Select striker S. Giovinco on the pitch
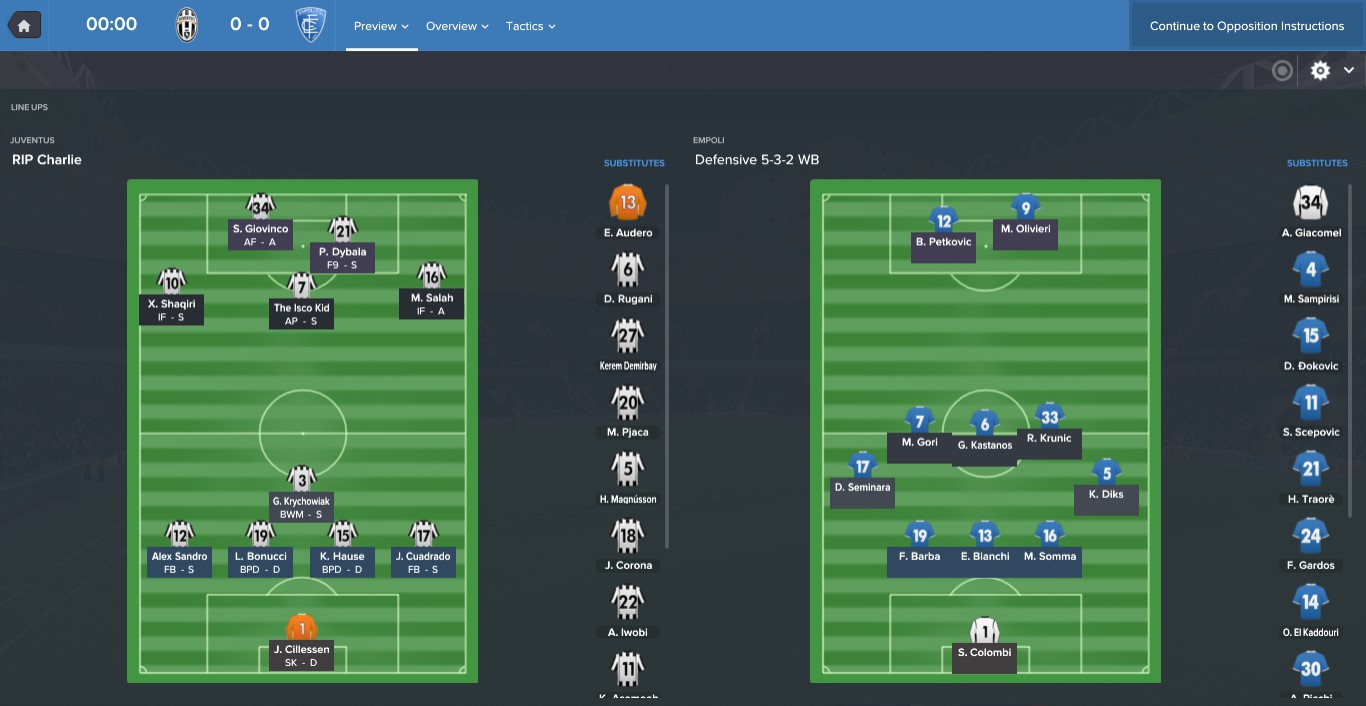 (x=260, y=208)
